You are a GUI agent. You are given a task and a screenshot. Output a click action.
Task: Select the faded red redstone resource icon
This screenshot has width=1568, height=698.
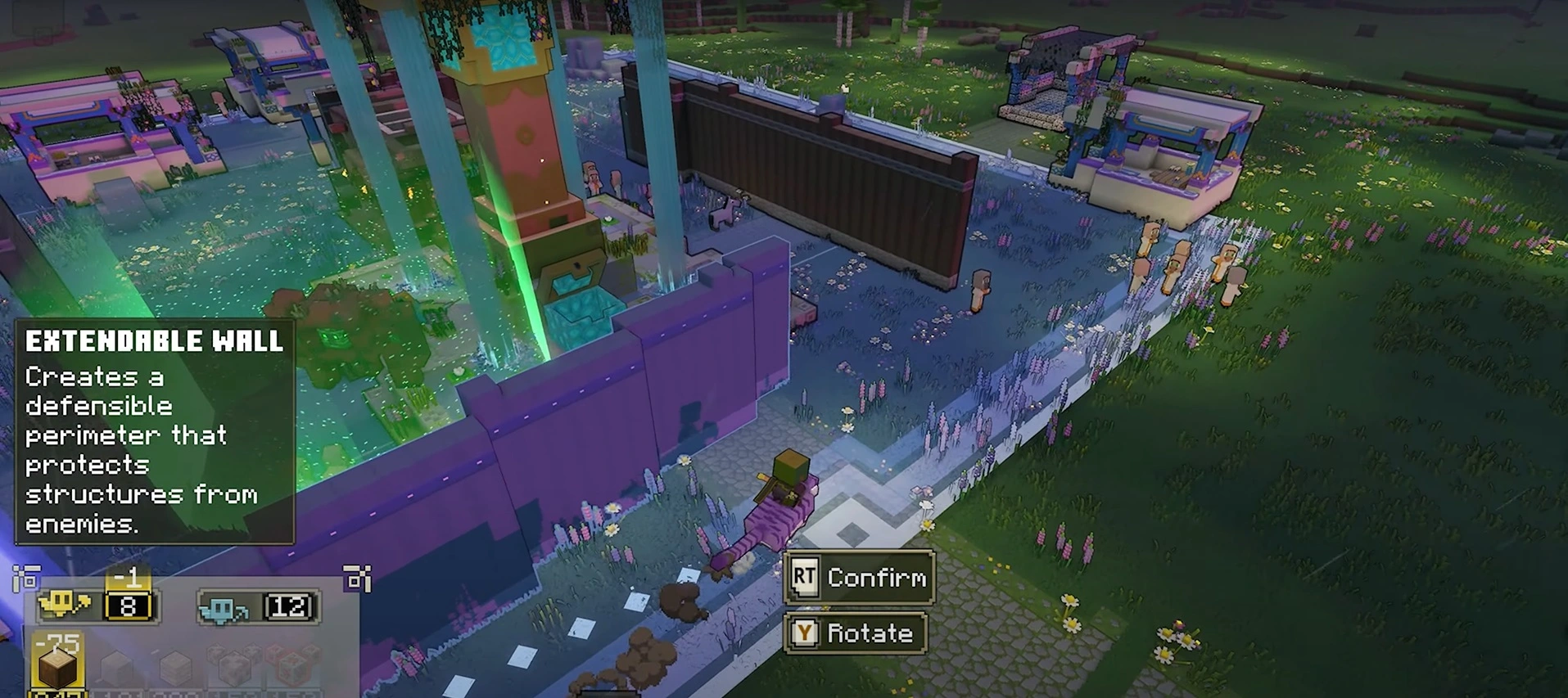tap(291, 666)
